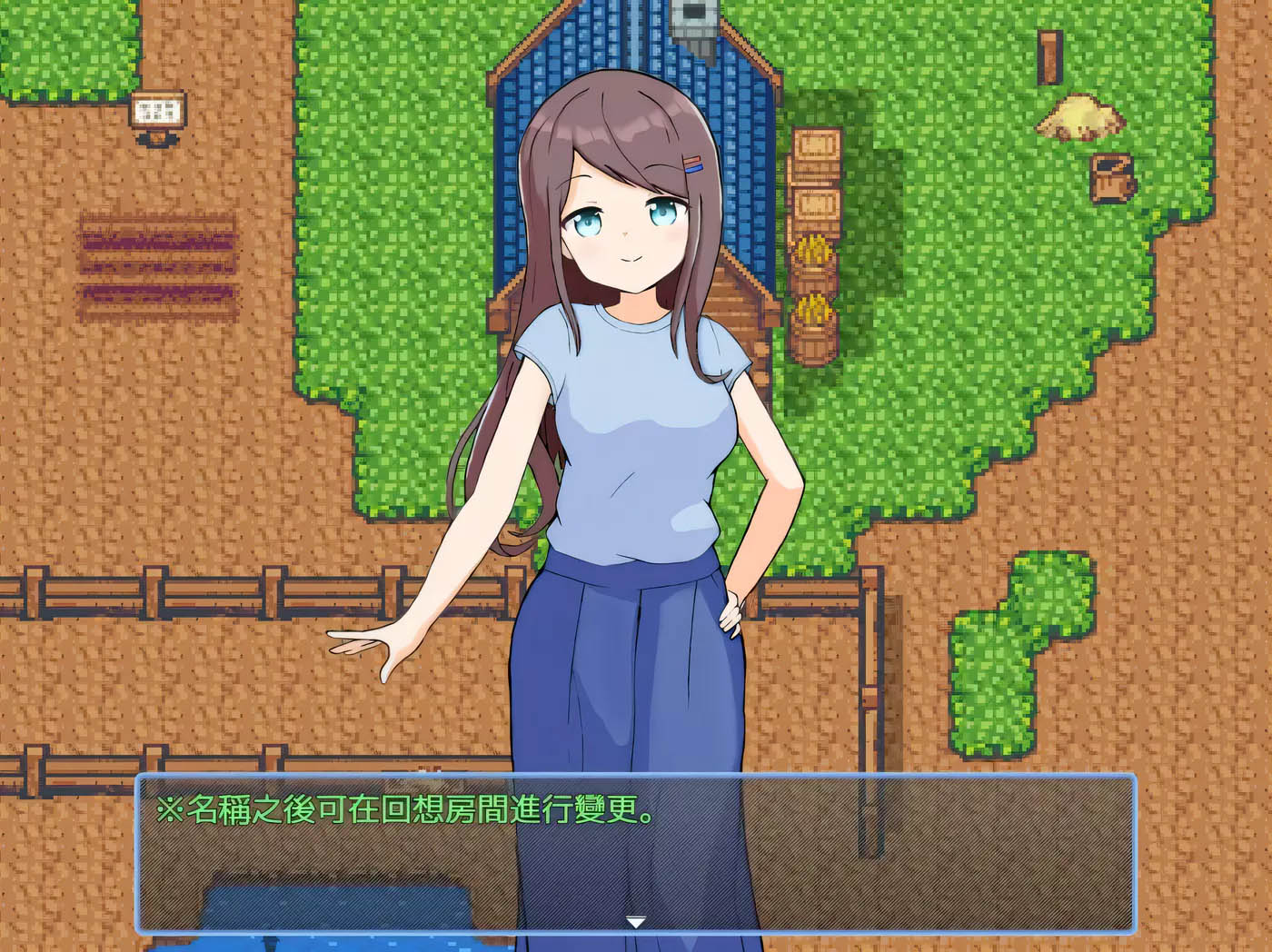Expand the dialogue using the triangle indicator
The height and width of the screenshot is (952, 1272).
click(635, 920)
